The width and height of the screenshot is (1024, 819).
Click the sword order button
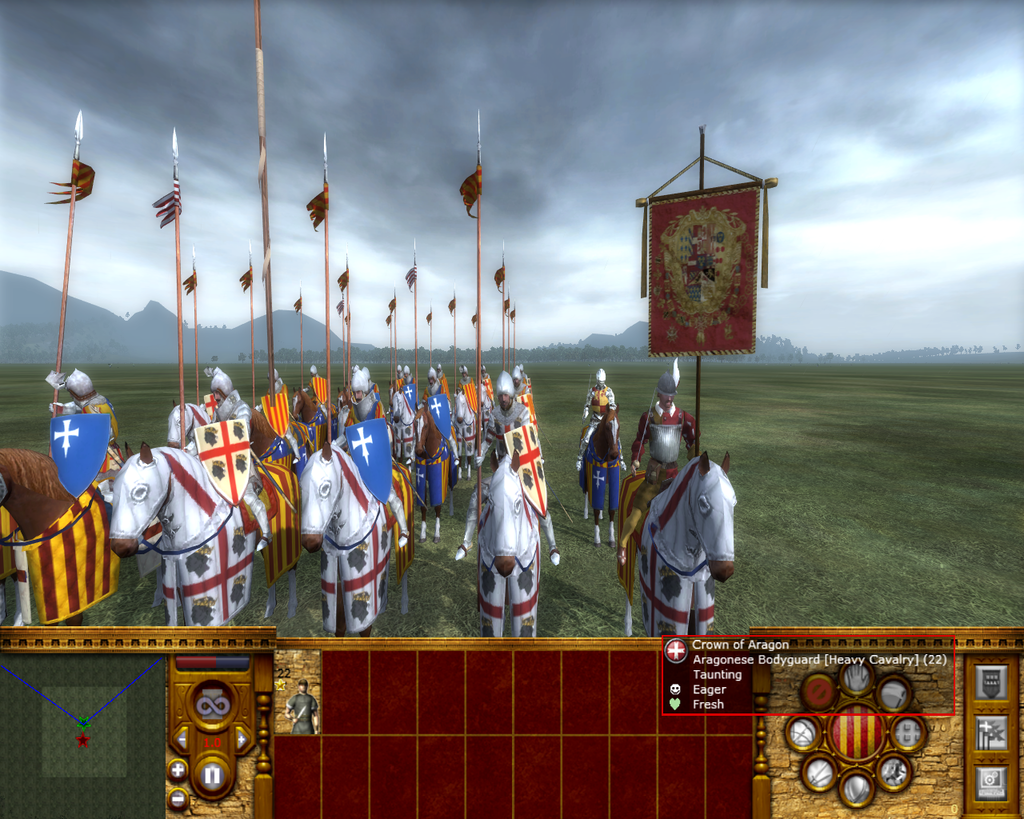819,772
